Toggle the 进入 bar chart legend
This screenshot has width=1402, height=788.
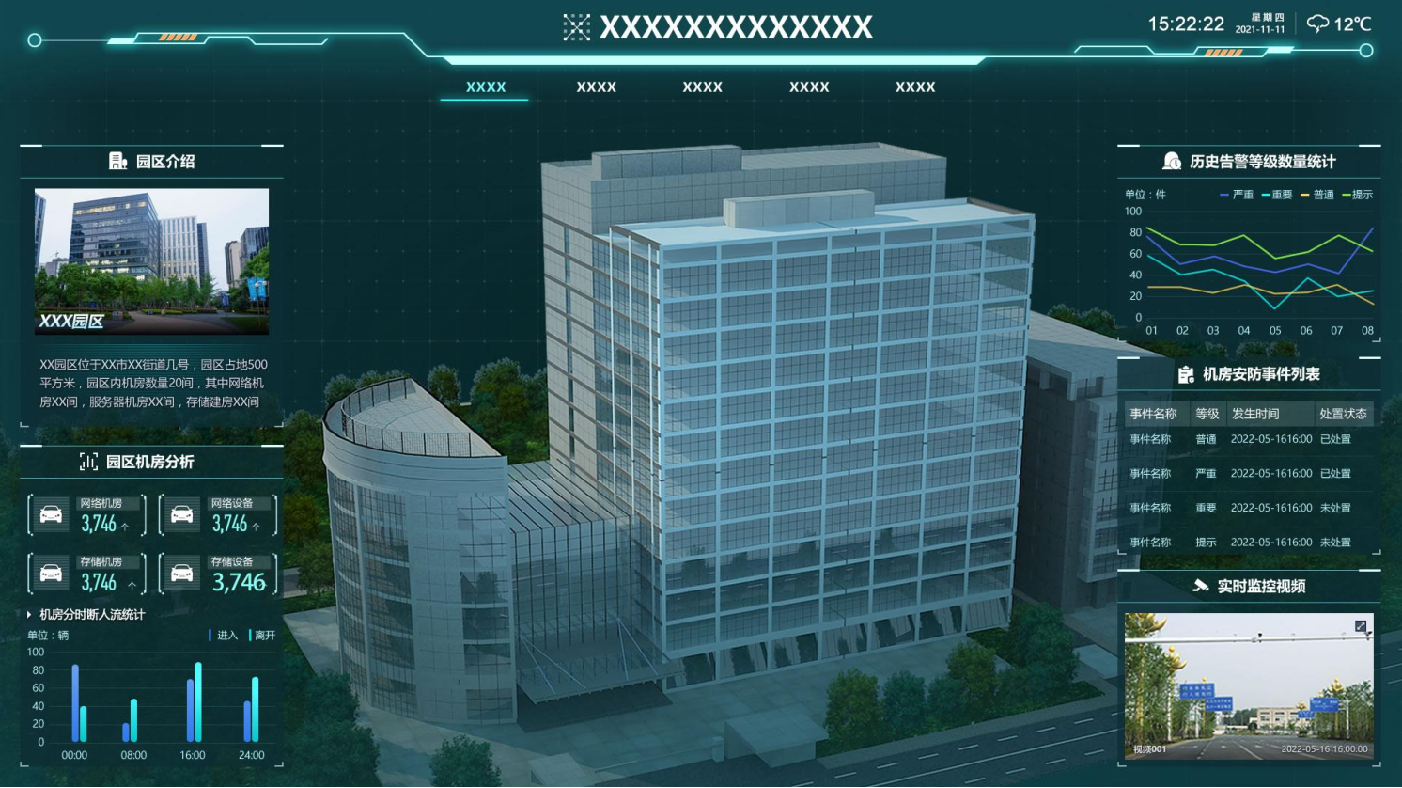[x=224, y=635]
